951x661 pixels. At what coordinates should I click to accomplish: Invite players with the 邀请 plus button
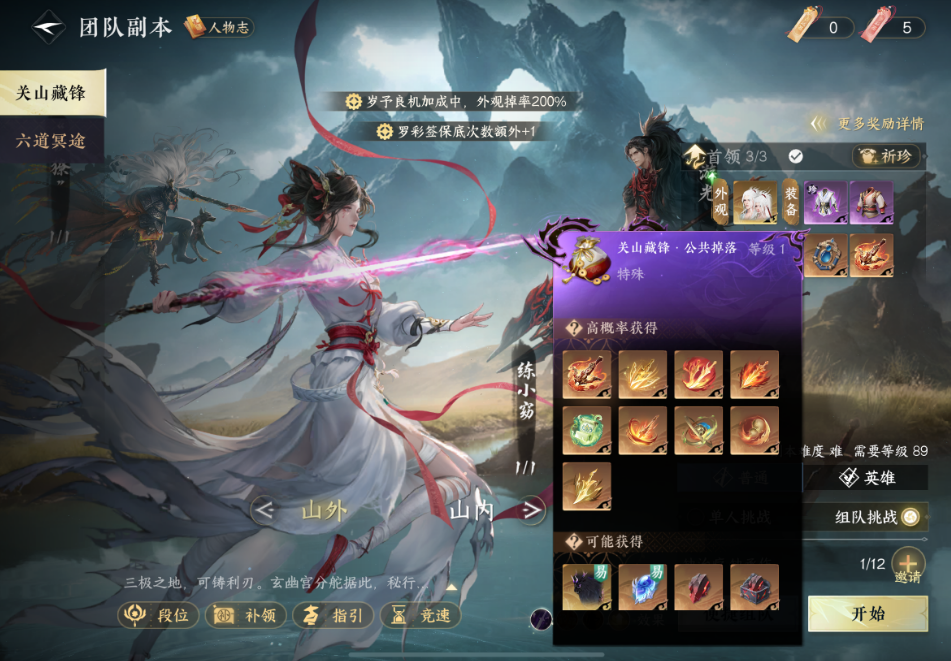(x=907, y=563)
